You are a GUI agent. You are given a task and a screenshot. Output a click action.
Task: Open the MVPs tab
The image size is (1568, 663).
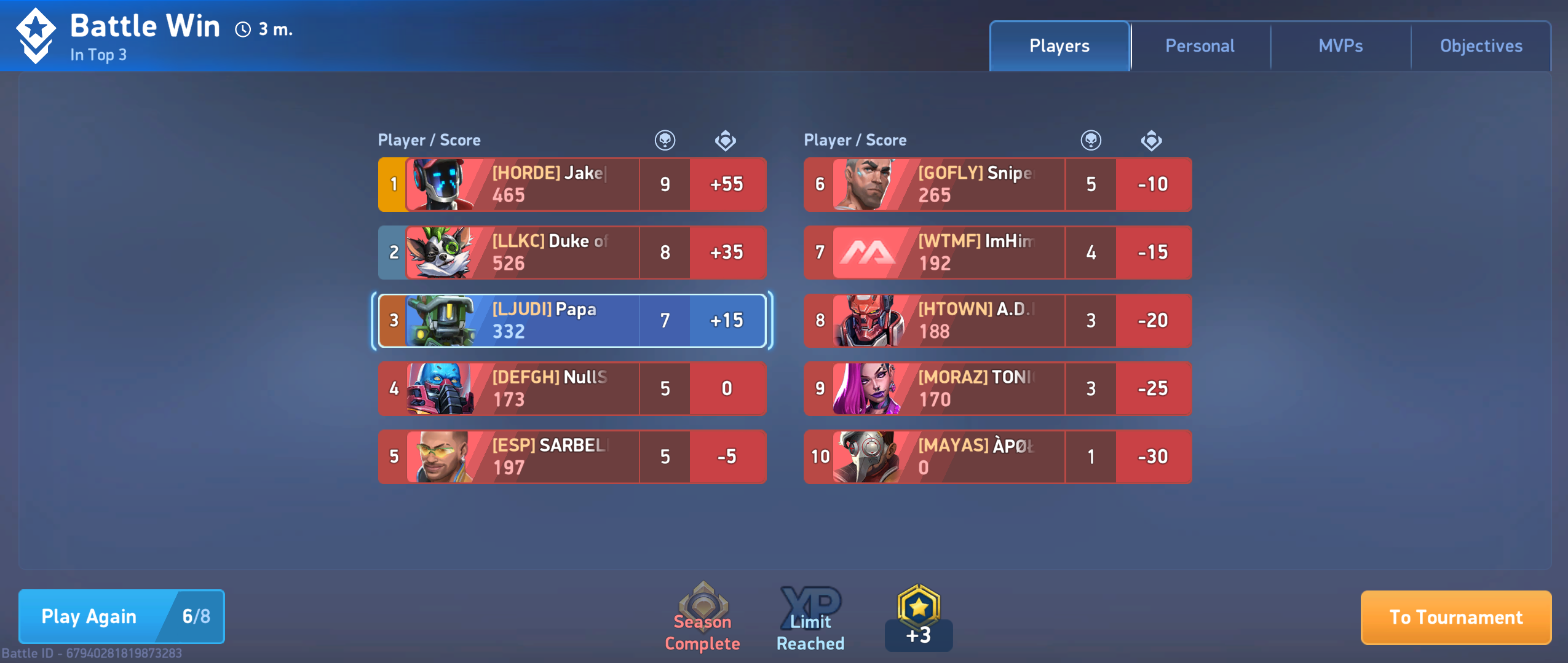(x=1340, y=46)
